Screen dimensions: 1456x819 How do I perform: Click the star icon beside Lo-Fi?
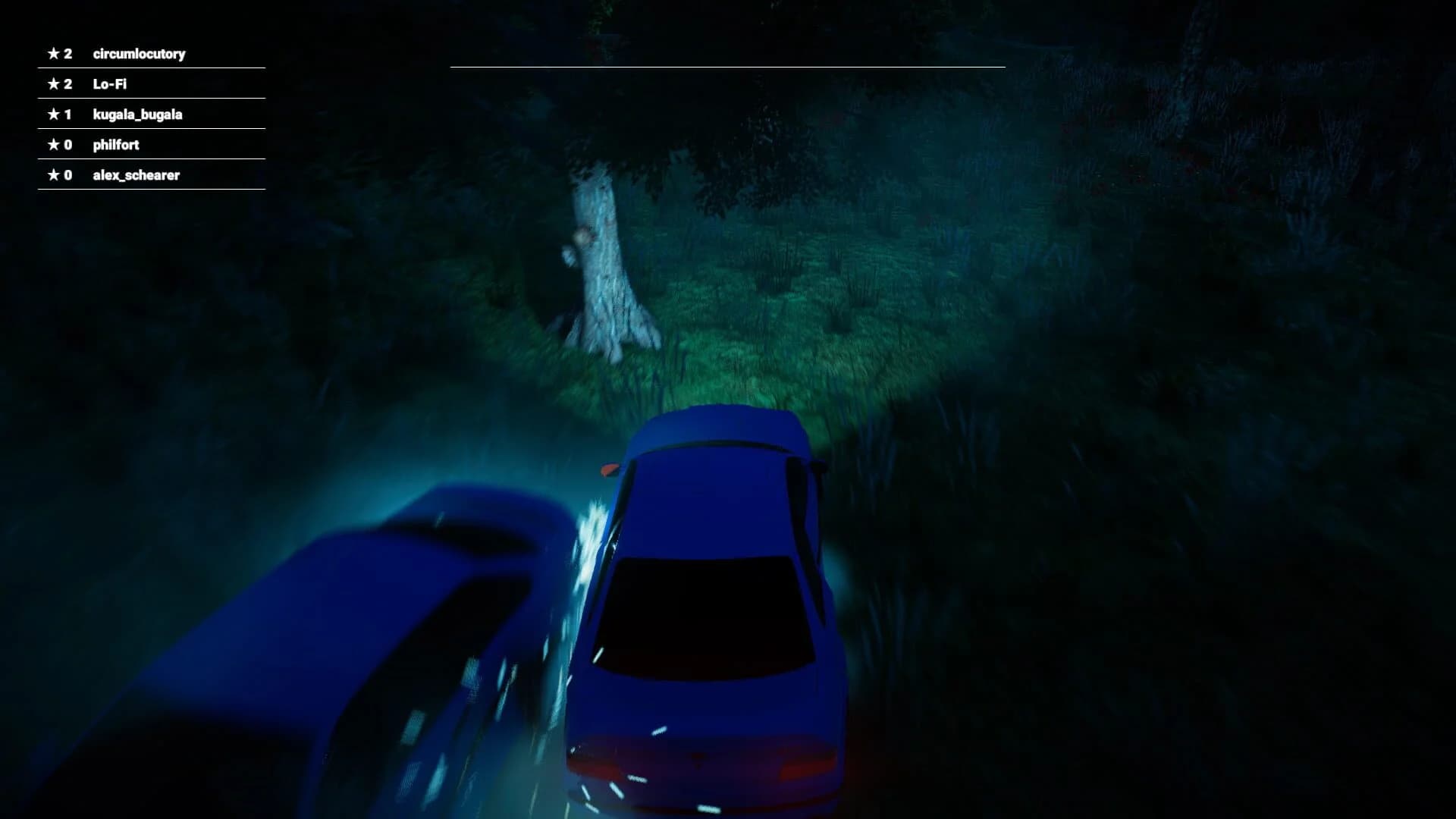point(54,84)
